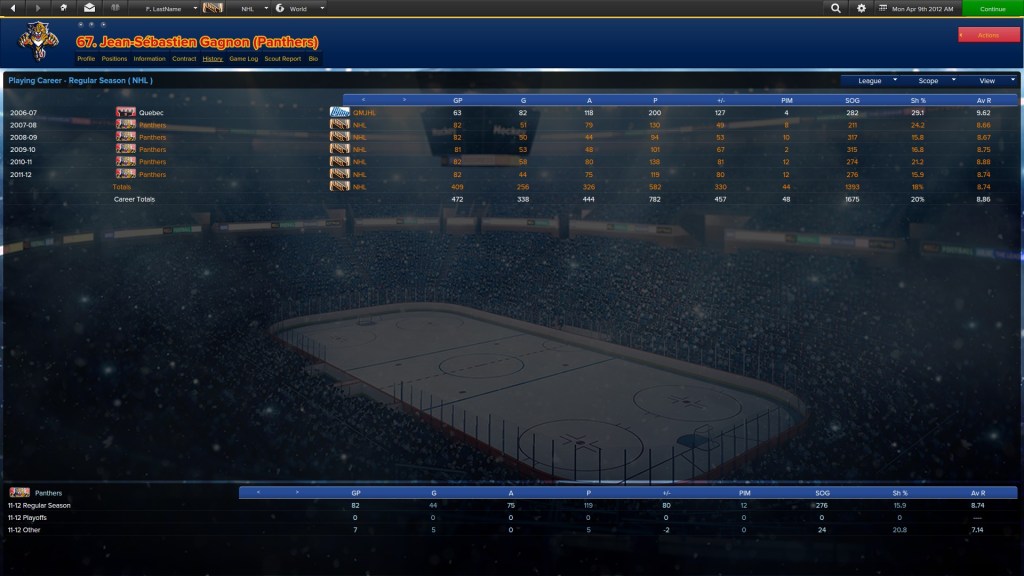Click the green Continue button
The width and height of the screenshot is (1024, 576).
click(x=992, y=8)
